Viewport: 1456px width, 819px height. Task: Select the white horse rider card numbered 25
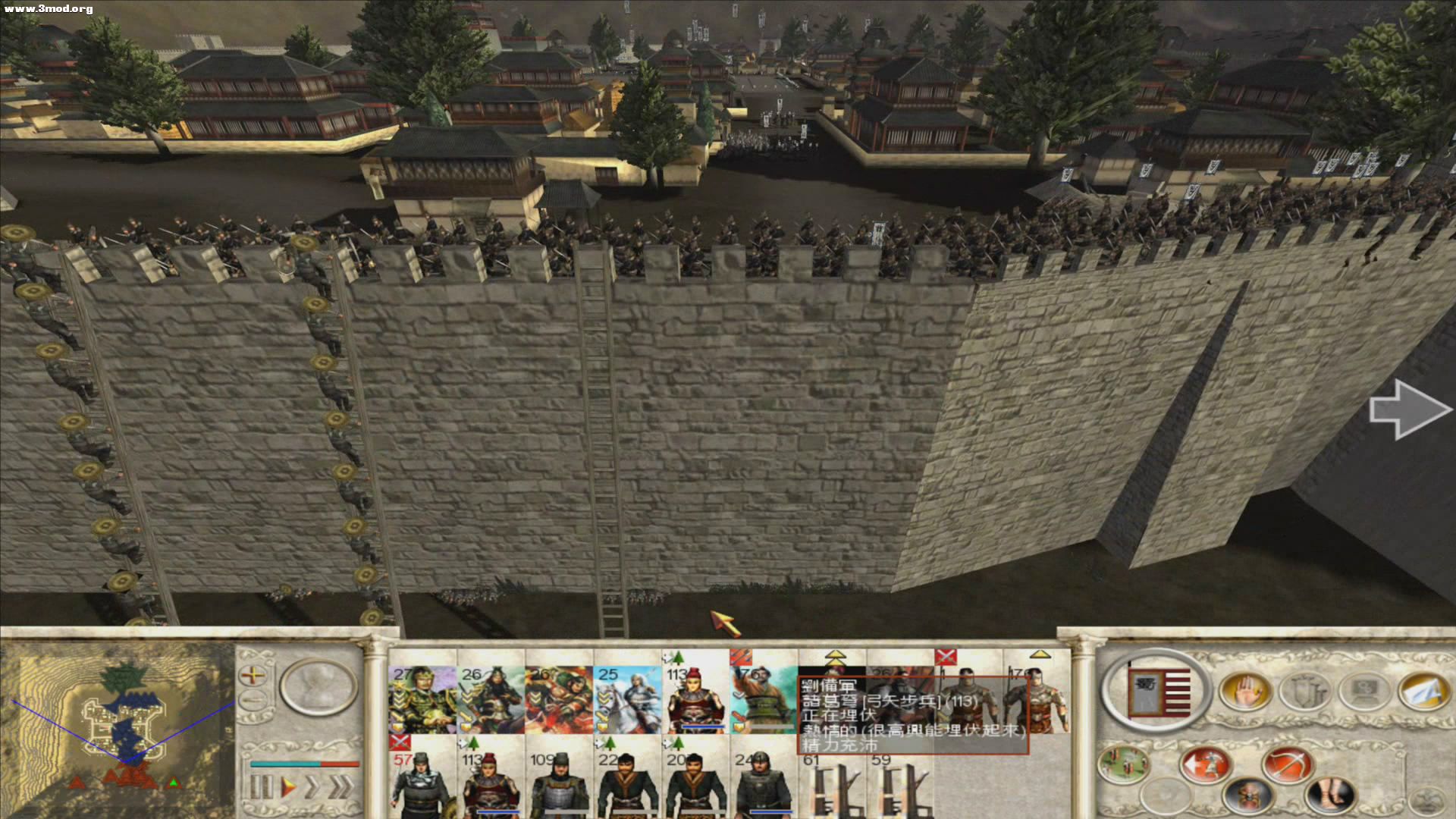click(627, 699)
